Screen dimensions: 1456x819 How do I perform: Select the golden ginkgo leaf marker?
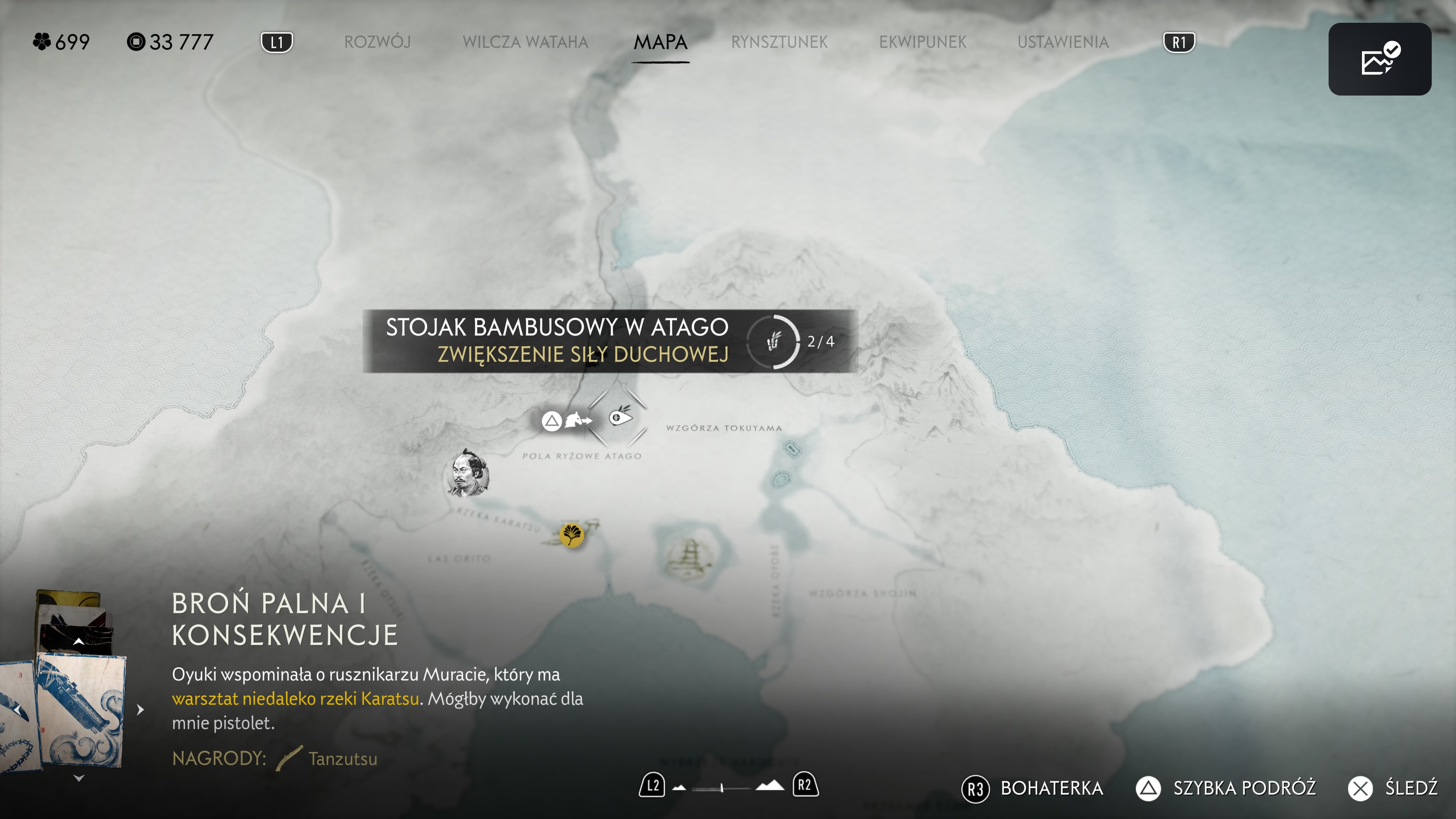point(571,533)
